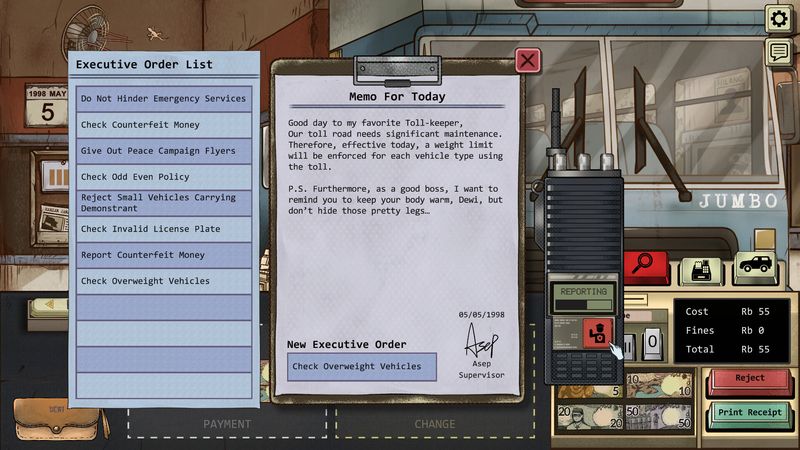Viewport: 800px width, 450px height.
Task: Select the 'Check Counterfeit Money' order
Action: (164, 125)
